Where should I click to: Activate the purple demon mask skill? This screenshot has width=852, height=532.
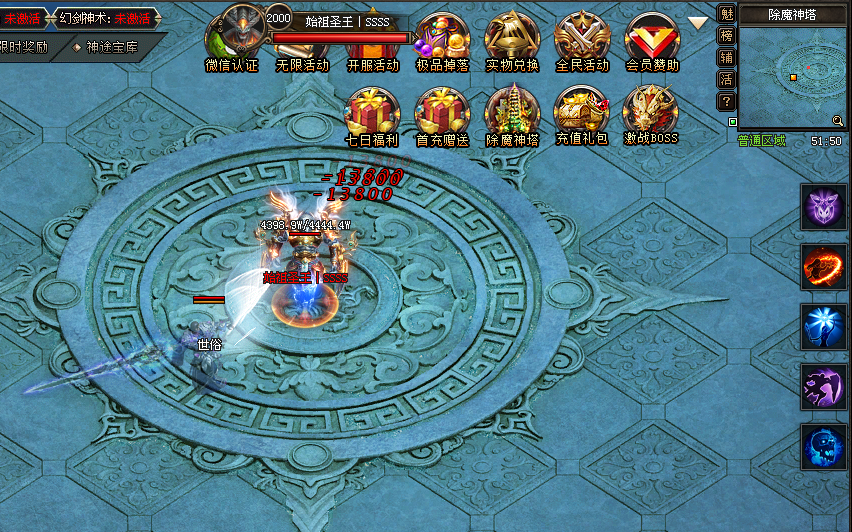(x=824, y=206)
